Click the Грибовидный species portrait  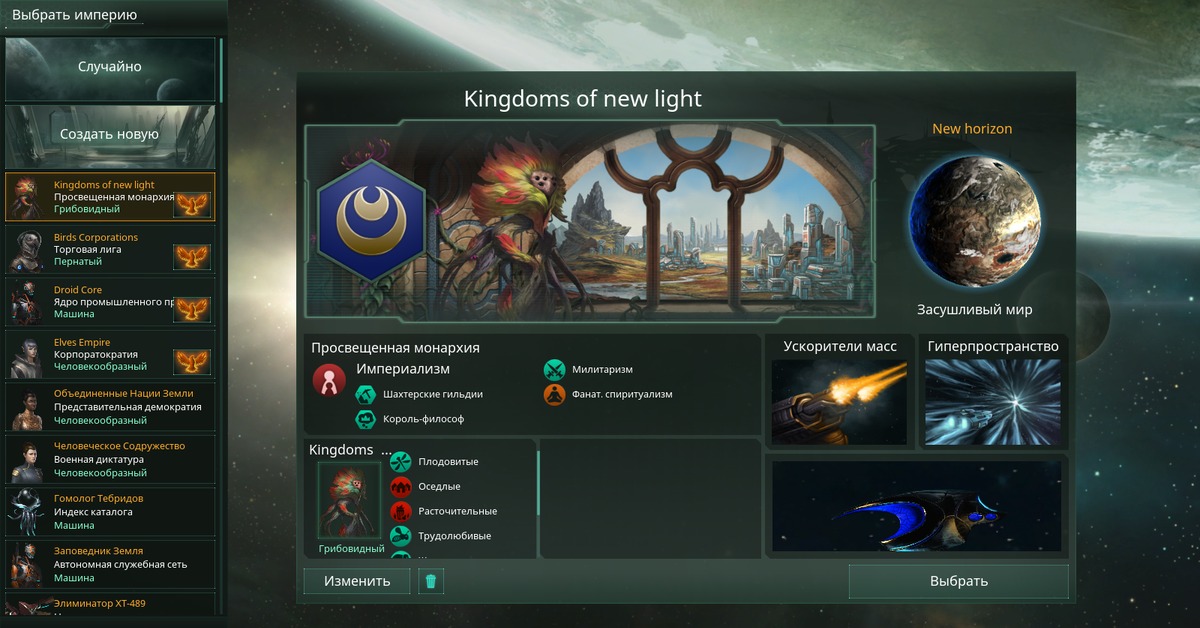click(x=350, y=500)
